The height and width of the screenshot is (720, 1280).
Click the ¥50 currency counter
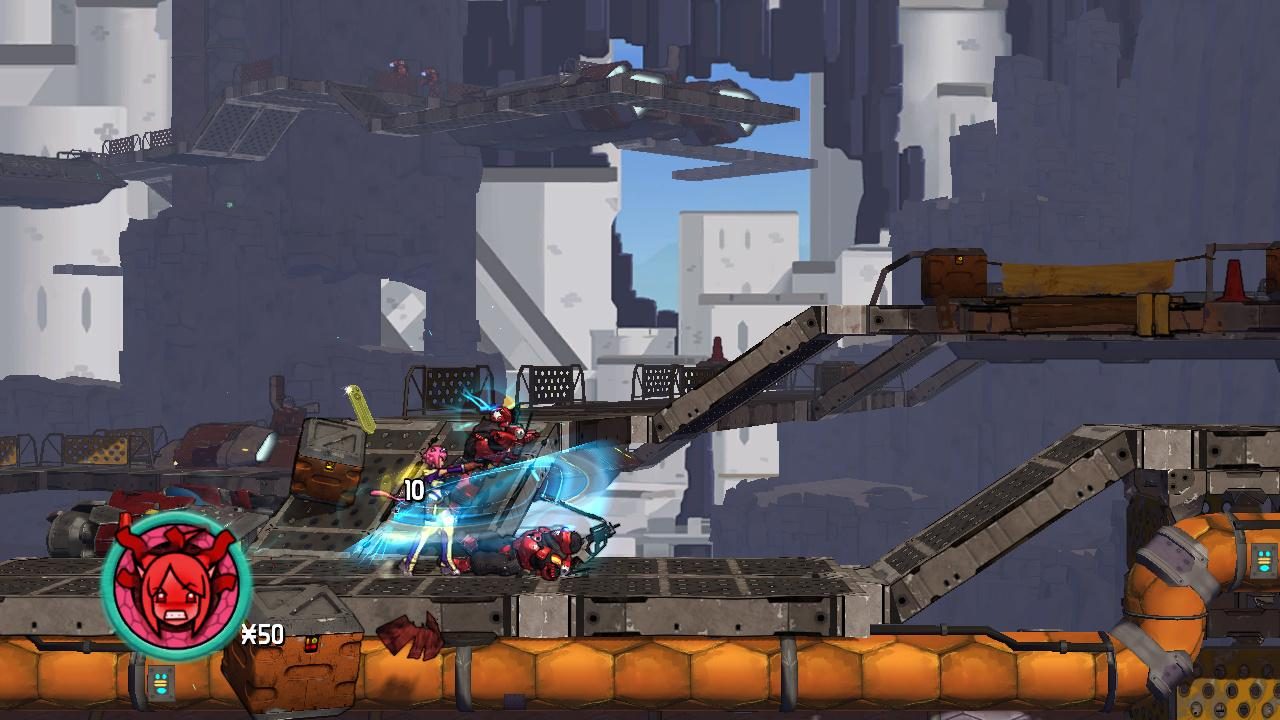click(262, 632)
